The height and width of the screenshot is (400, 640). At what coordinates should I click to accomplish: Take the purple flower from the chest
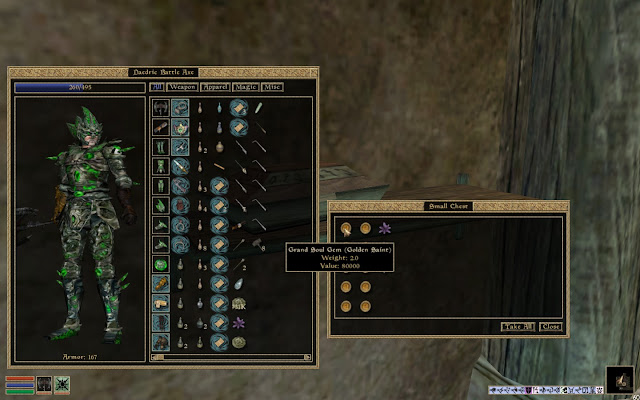(x=385, y=229)
